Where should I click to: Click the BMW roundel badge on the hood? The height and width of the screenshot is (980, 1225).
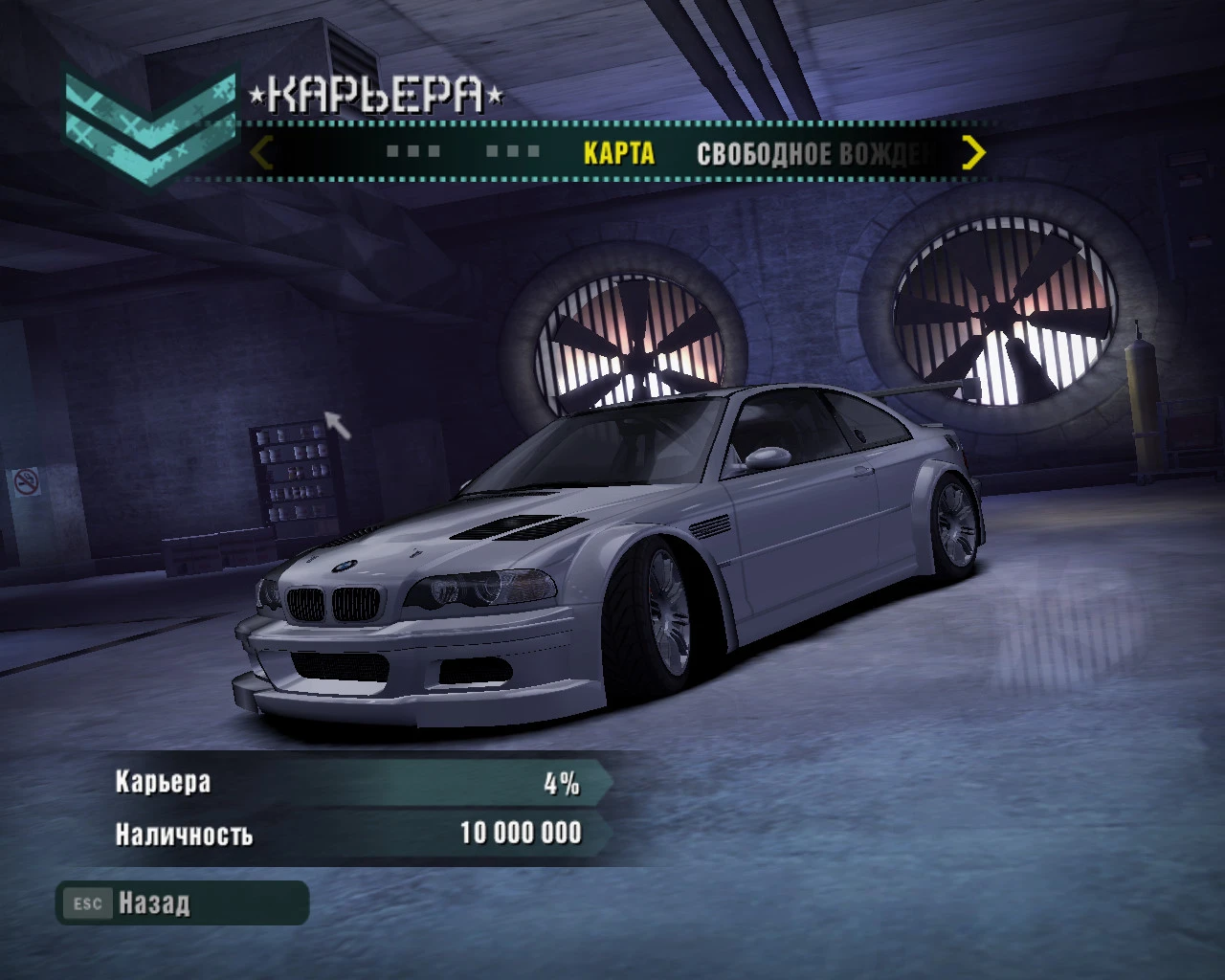tap(346, 566)
